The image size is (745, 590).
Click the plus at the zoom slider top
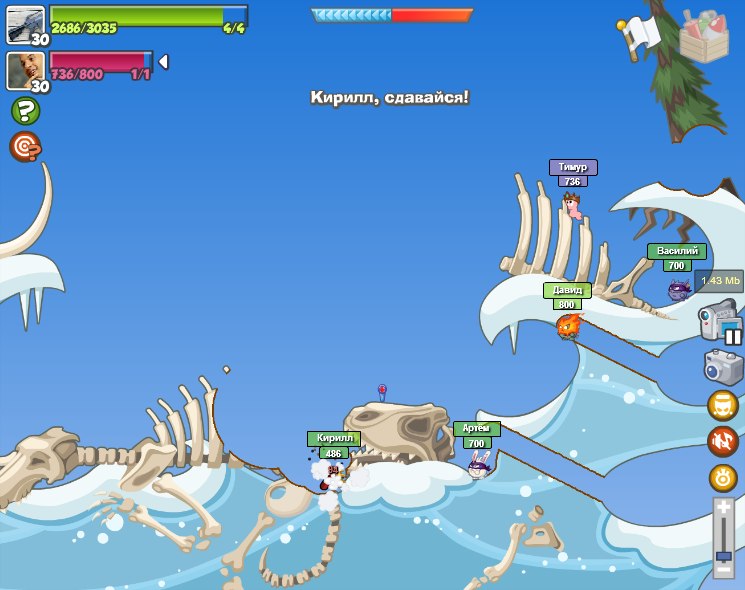[723, 508]
